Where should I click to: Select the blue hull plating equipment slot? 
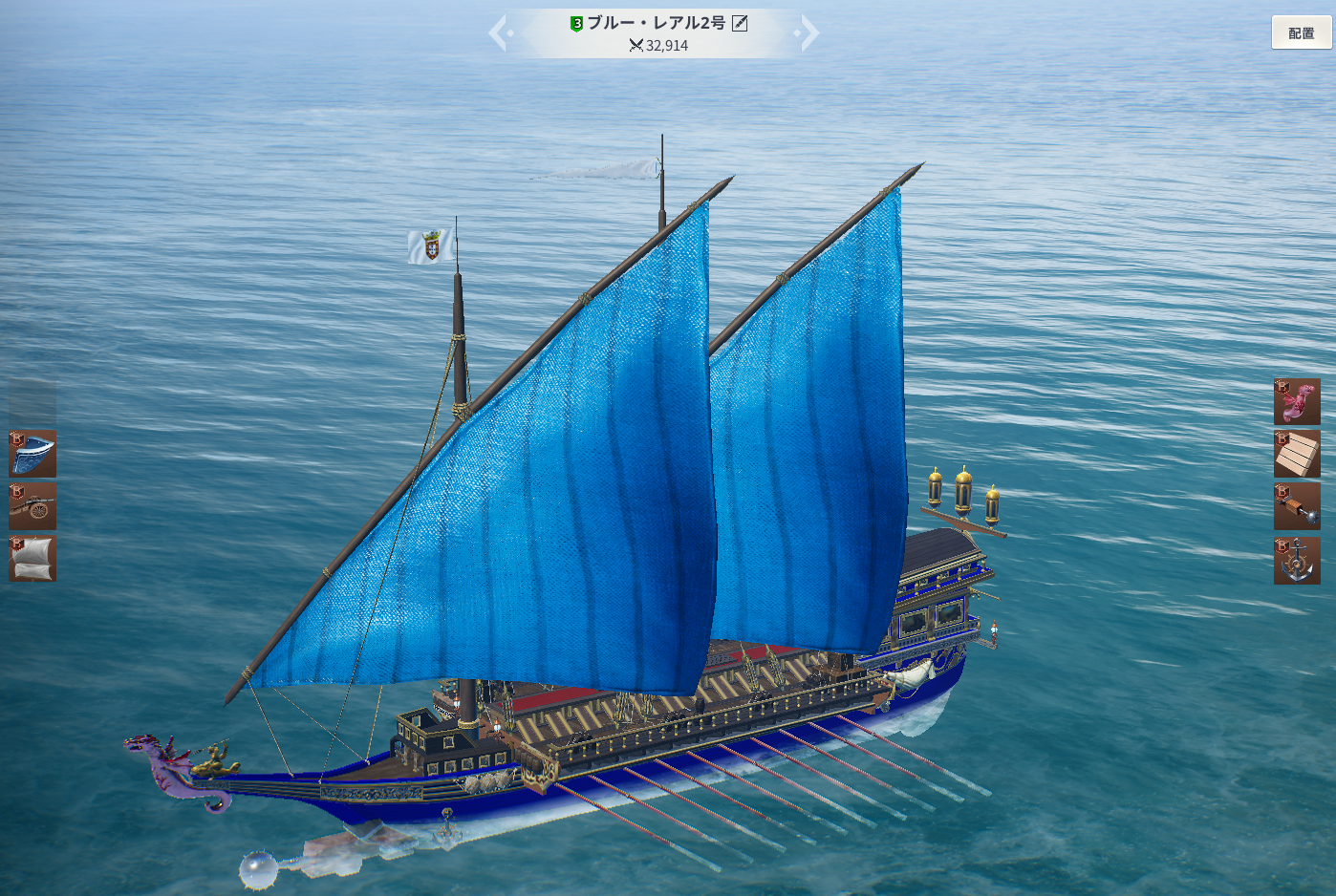coord(33,453)
